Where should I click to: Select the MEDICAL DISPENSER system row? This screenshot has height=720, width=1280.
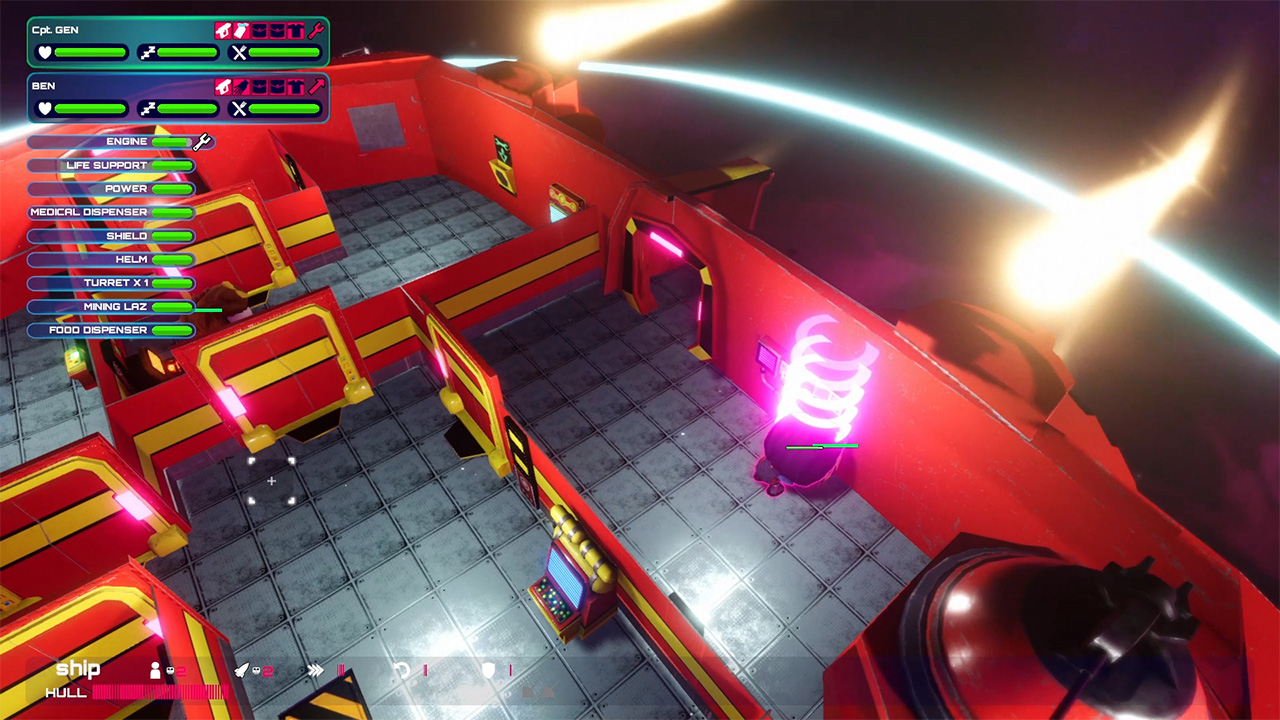[112, 212]
